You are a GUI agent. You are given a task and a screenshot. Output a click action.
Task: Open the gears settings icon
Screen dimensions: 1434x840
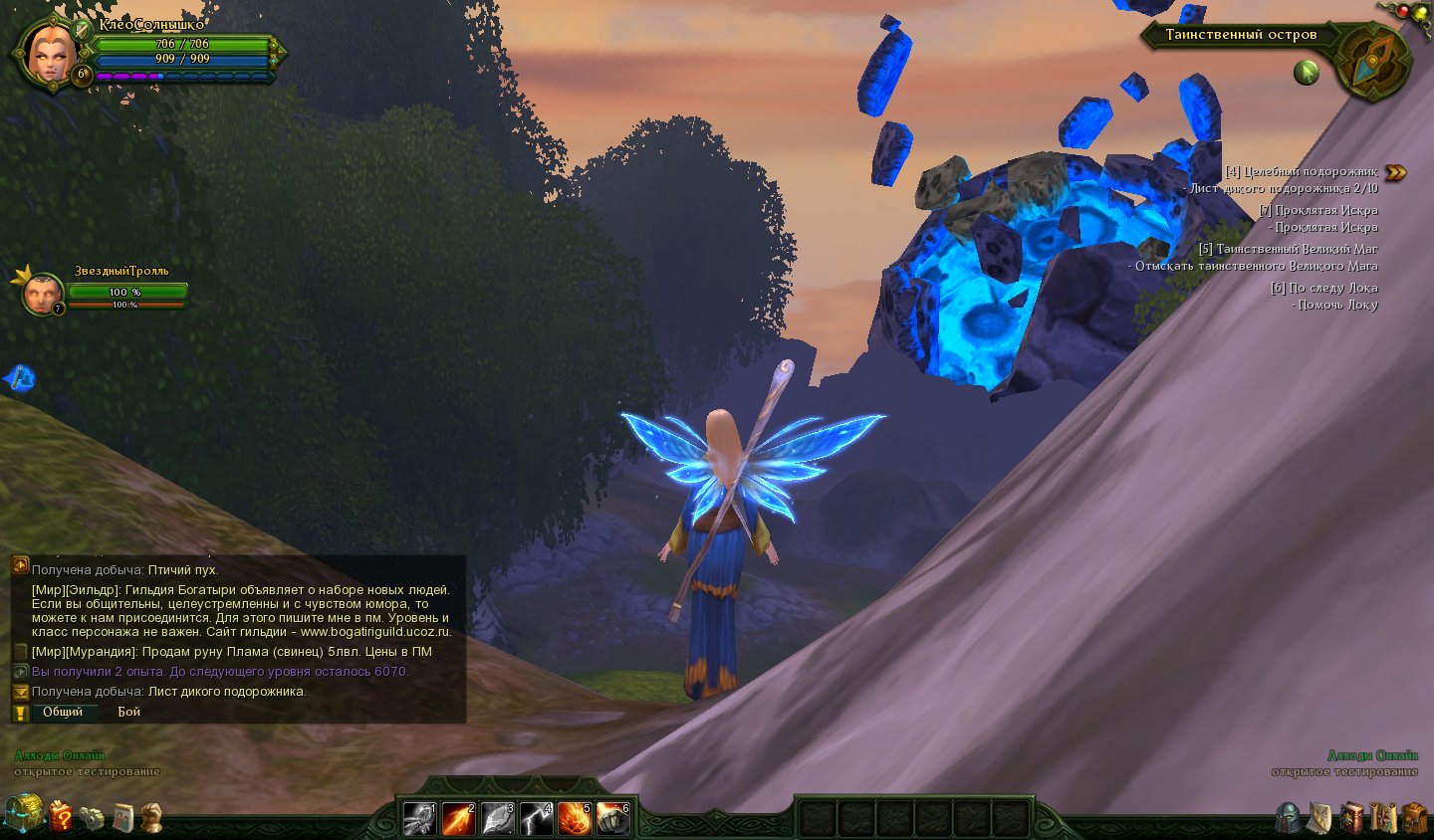pos(92,818)
